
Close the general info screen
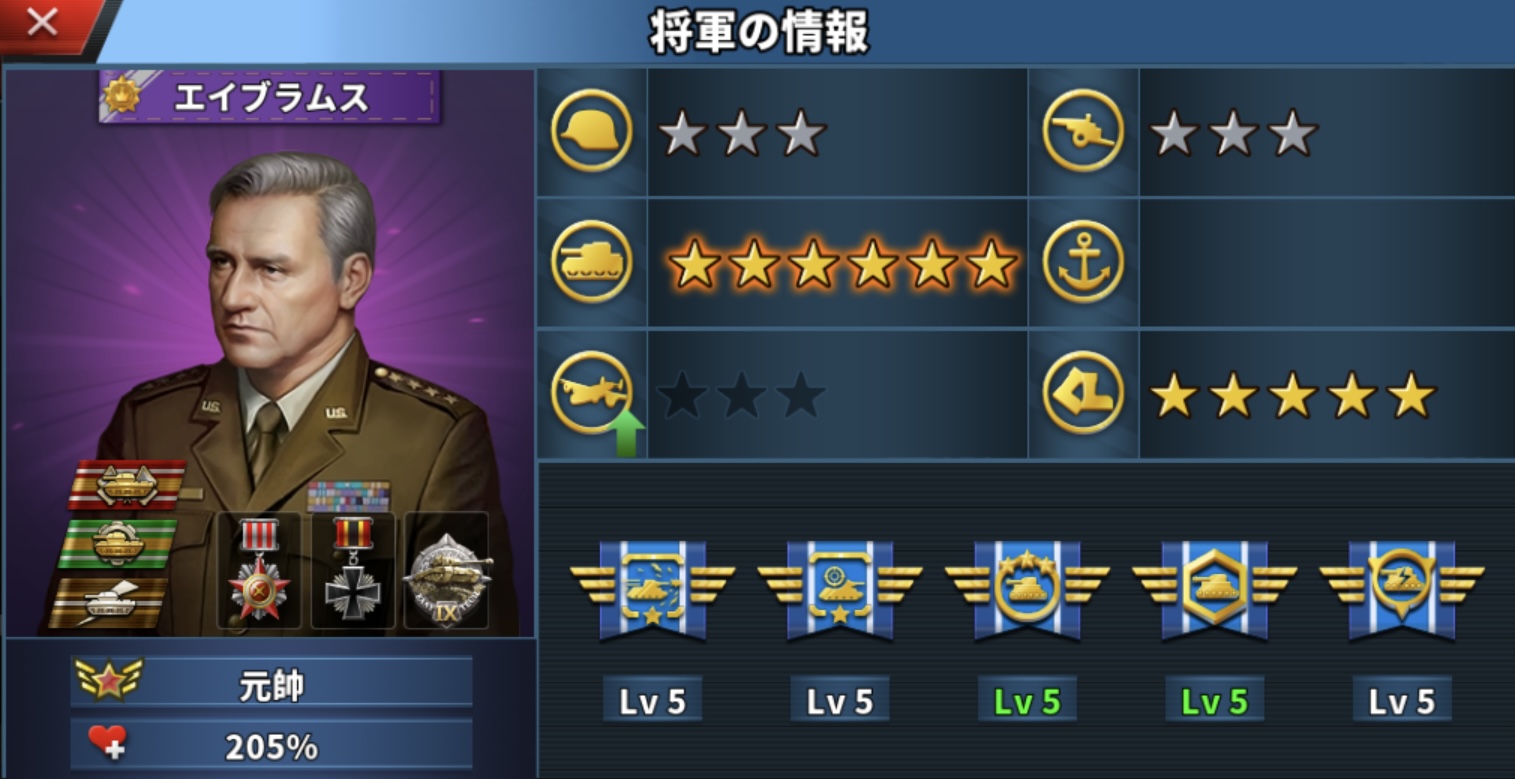43,23
